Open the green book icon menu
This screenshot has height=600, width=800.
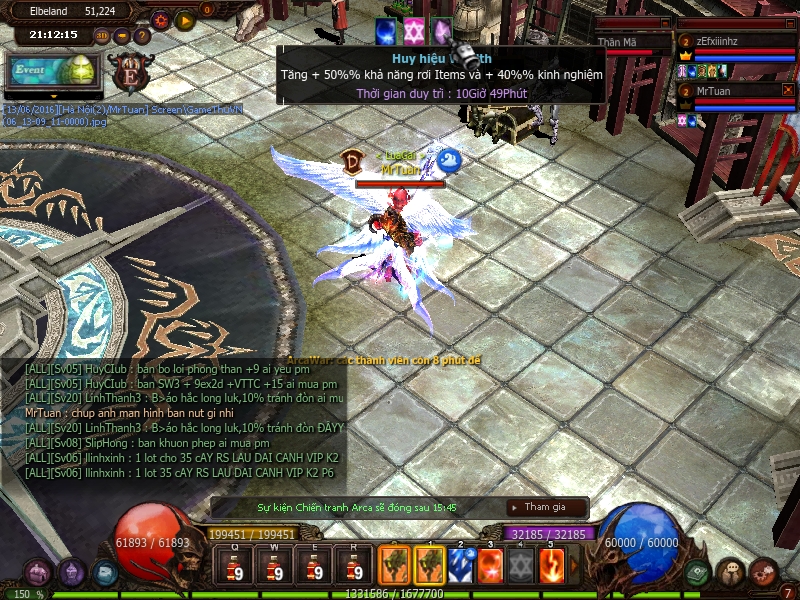pos(699,572)
